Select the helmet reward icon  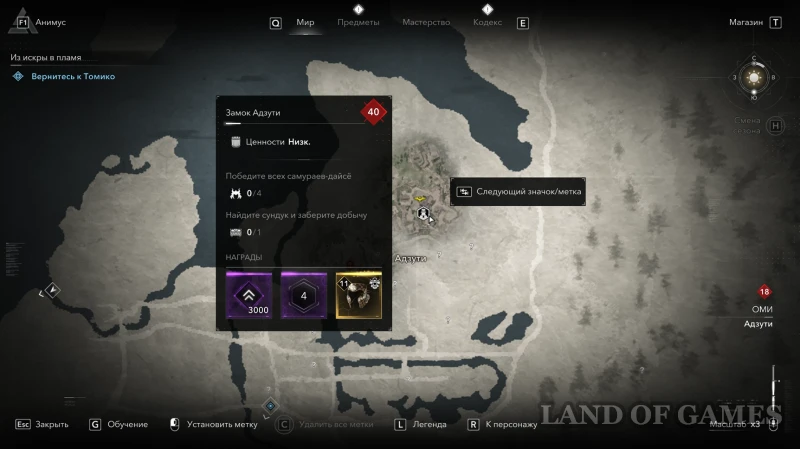(x=359, y=296)
